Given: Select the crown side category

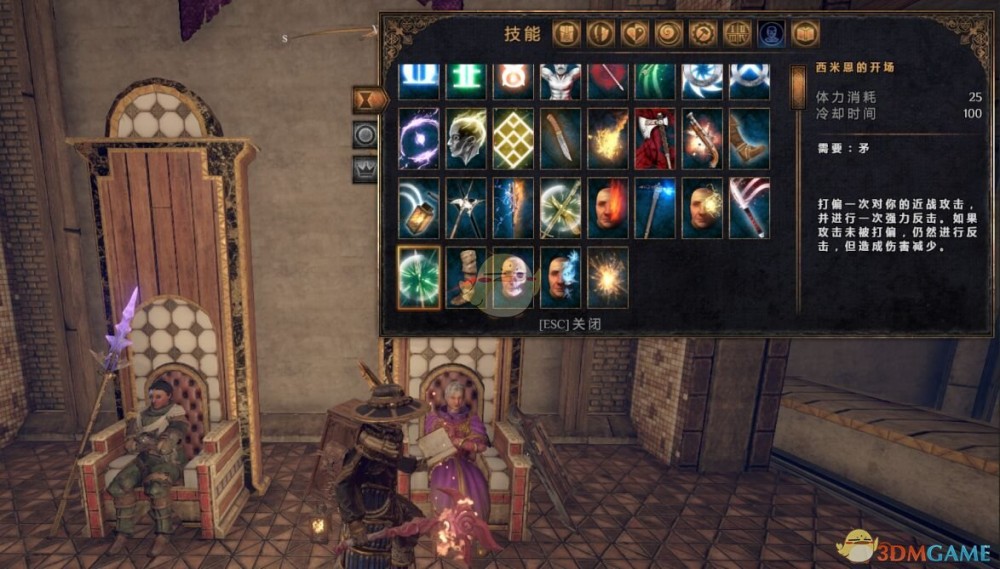Looking at the screenshot, I should [364, 169].
